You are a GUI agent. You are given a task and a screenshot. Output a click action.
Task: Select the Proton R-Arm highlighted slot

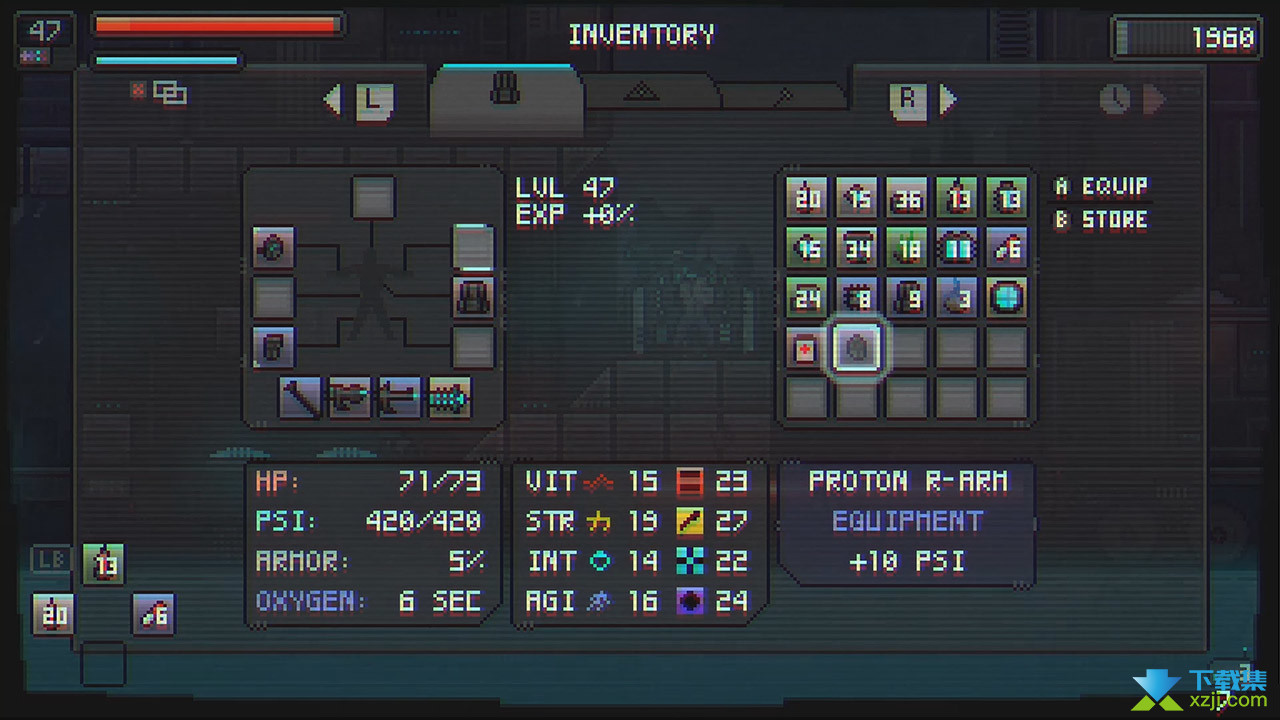click(x=857, y=347)
